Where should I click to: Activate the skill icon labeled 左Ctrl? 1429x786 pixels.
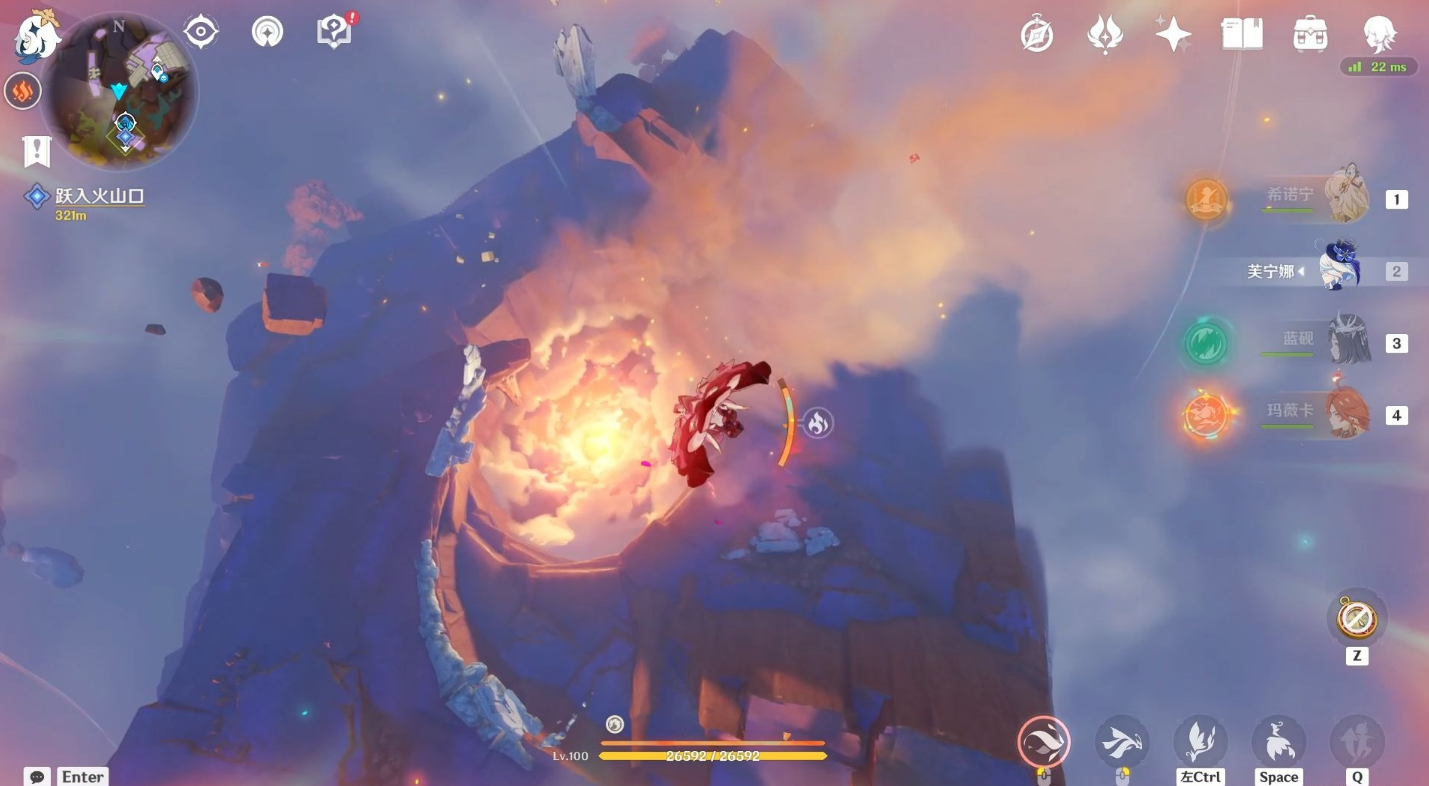[x=1200, y=742]
